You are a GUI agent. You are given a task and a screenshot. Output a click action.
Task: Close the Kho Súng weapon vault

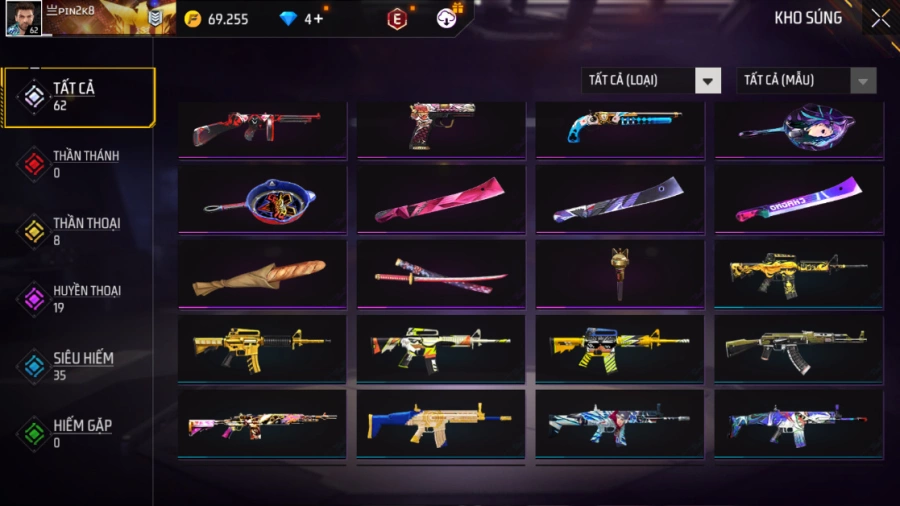pos(879,18)
